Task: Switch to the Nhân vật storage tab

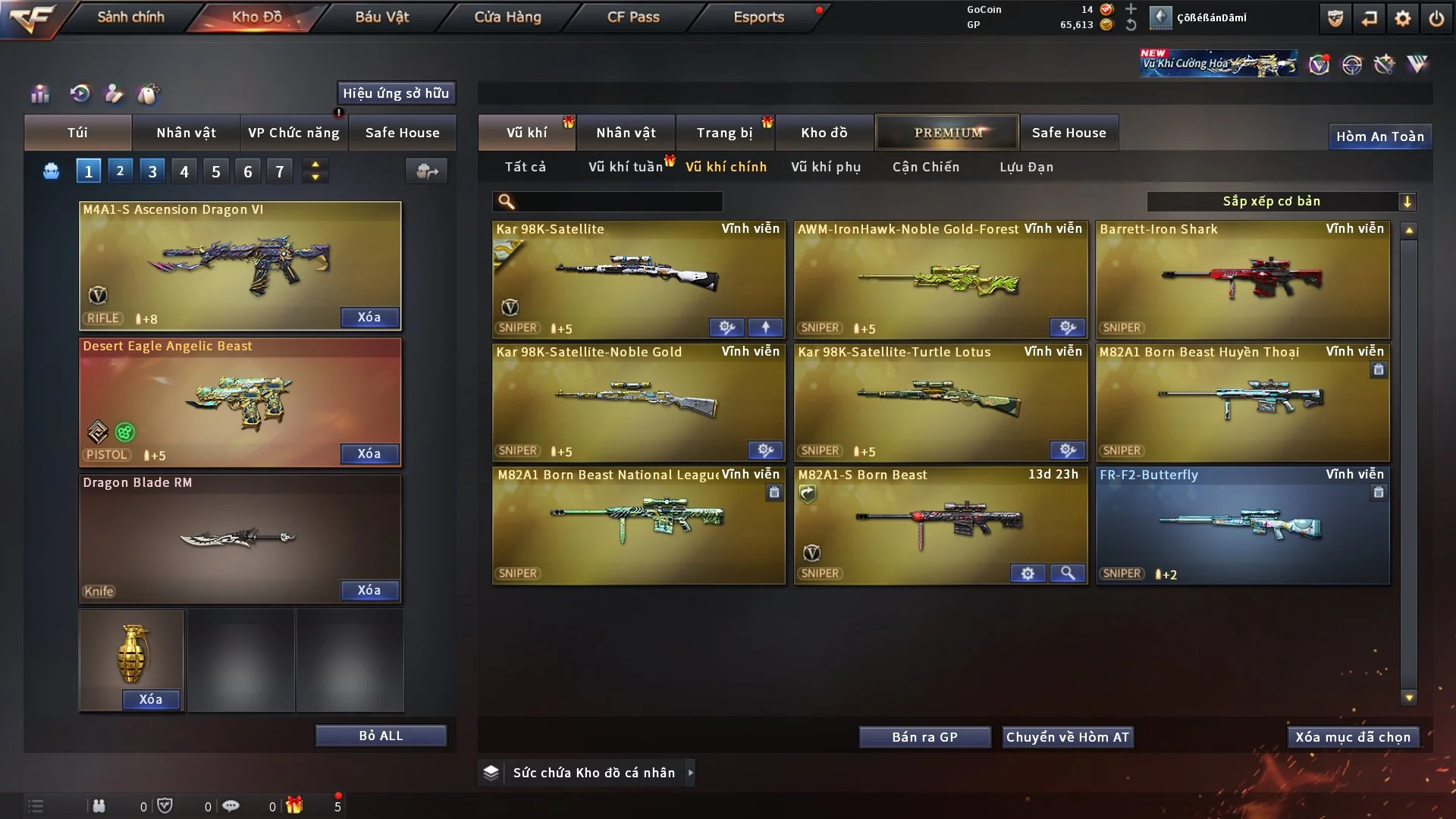Action: point(626,133)
